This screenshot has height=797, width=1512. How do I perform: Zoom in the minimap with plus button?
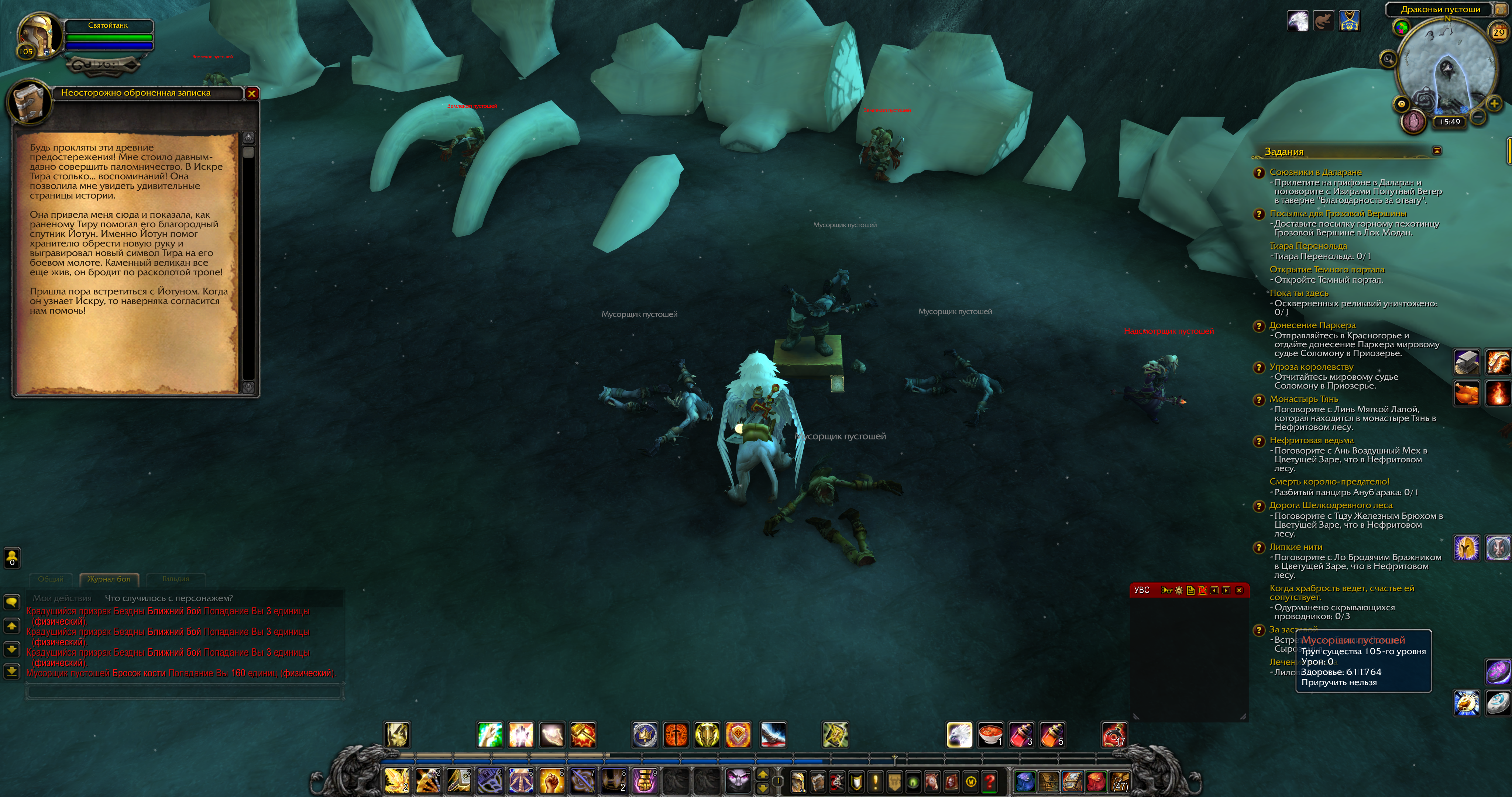tap(1494, 104)
